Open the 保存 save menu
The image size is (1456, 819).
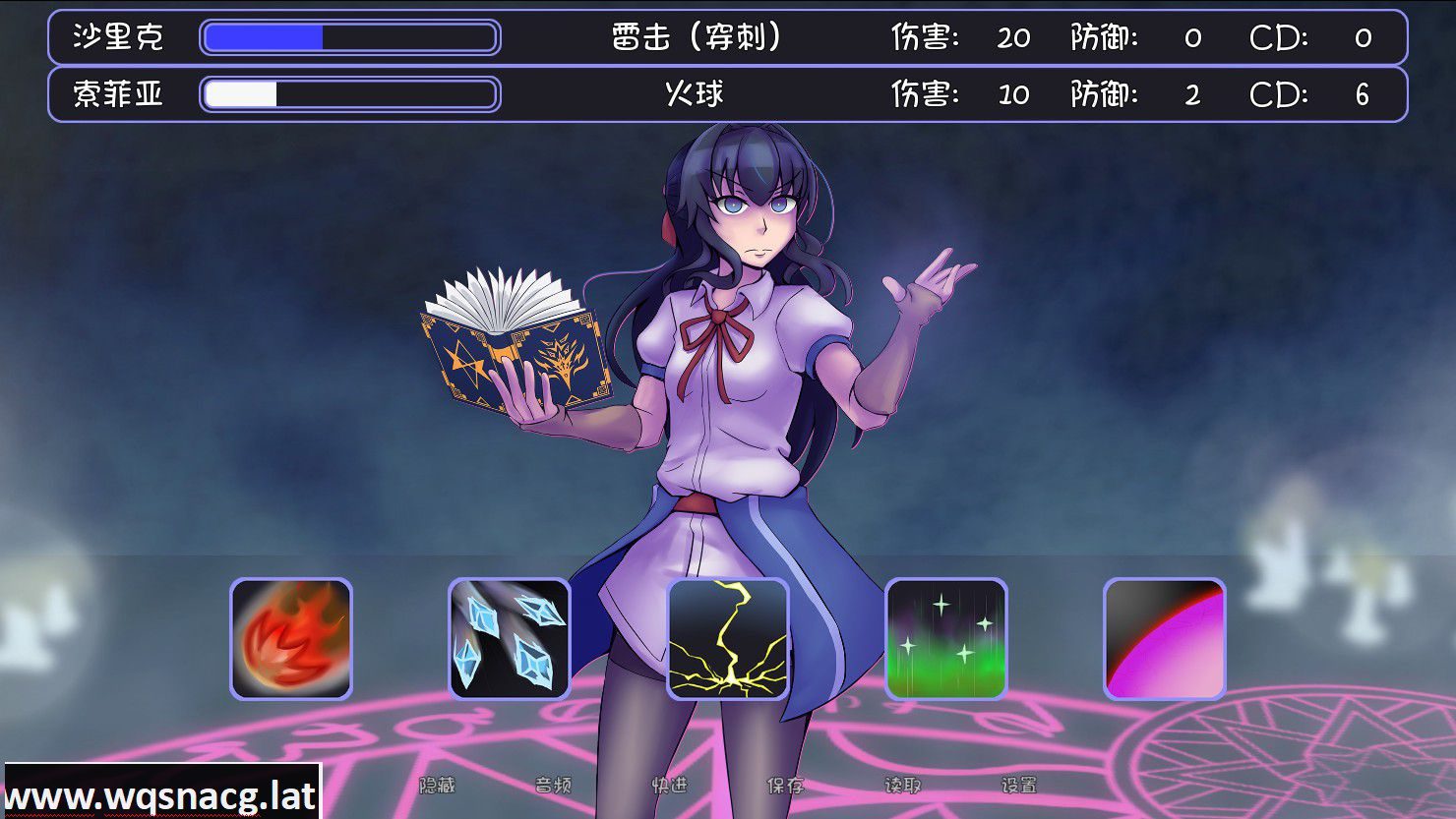(x=784, y=787)
